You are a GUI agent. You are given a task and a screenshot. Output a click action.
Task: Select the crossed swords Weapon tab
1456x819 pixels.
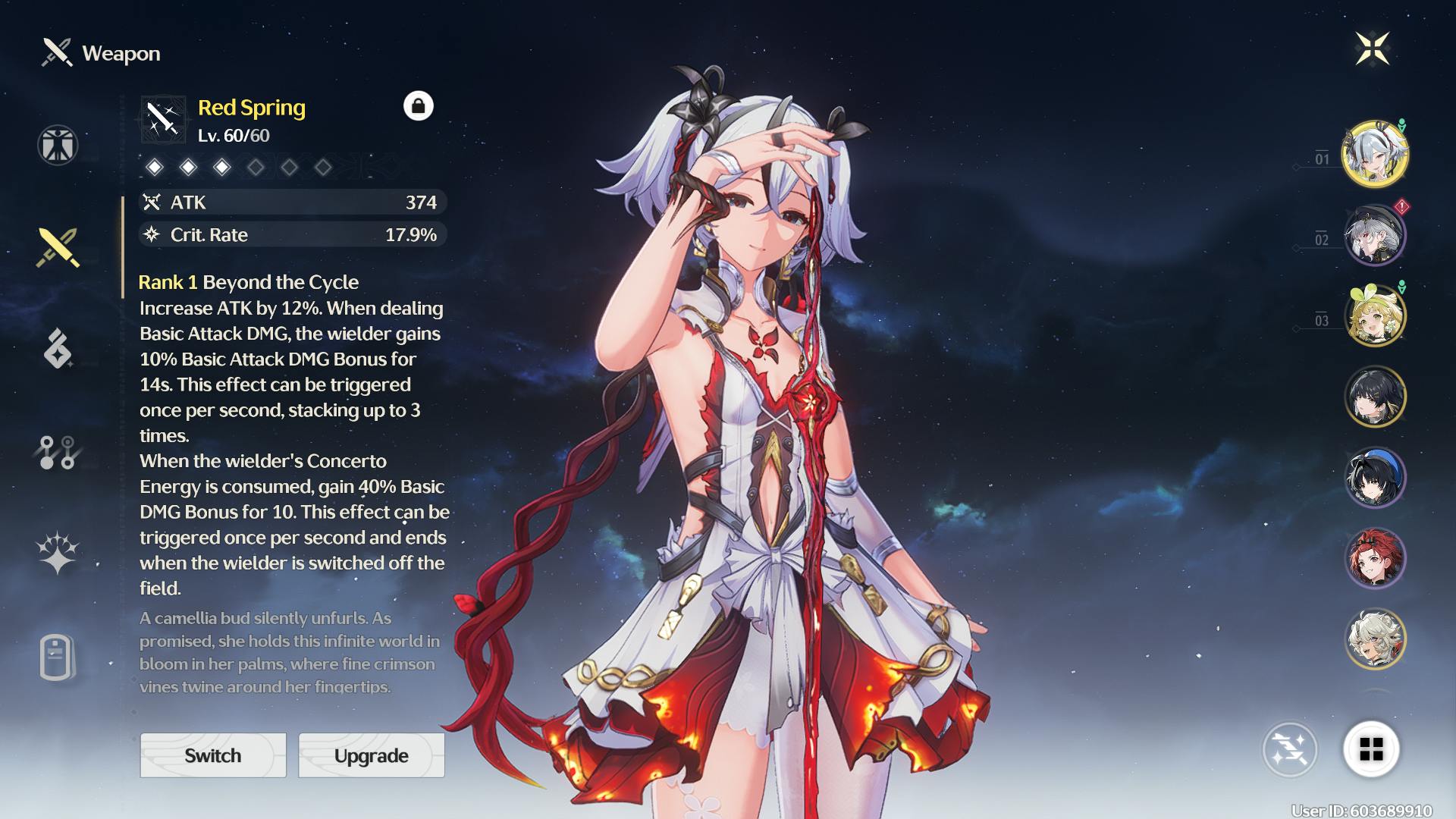pos(58,247)
